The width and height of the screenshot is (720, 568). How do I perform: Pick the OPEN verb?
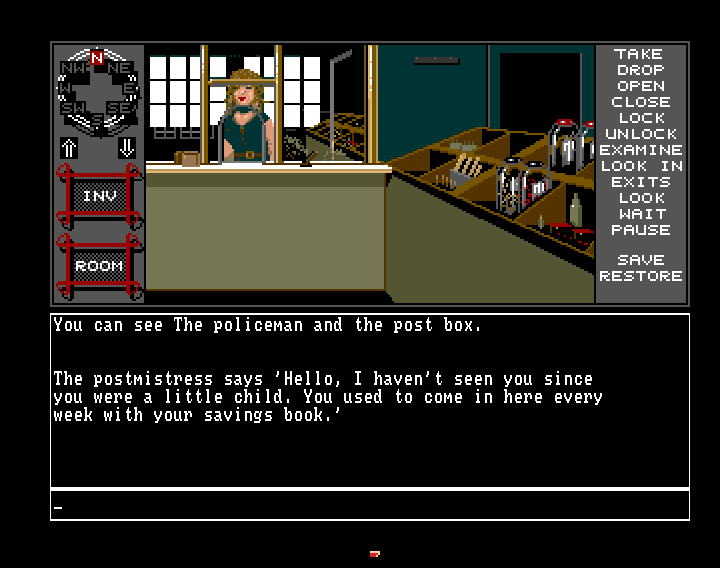(x=640, y=86)
